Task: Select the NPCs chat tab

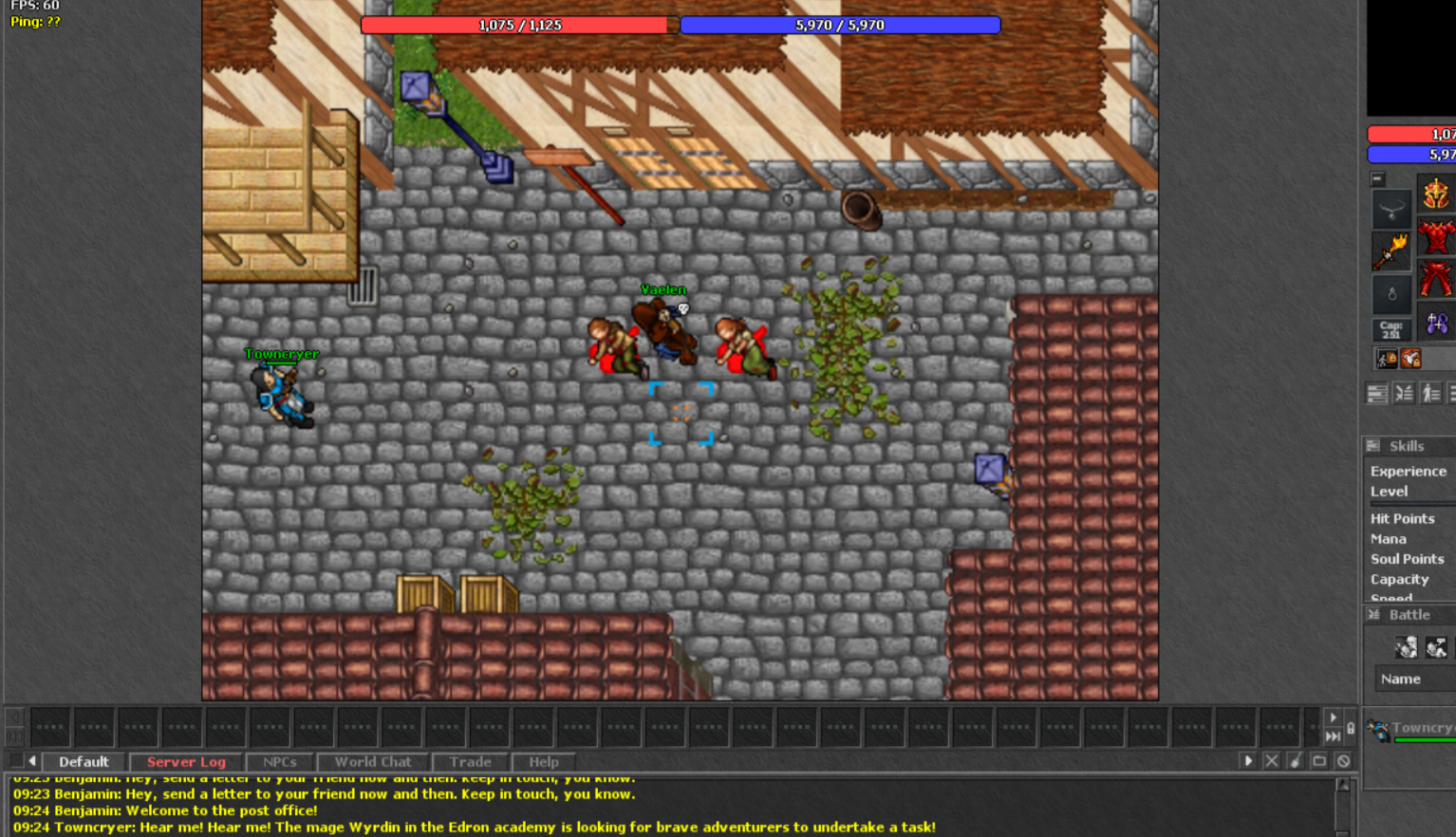Action: (280, 762)
